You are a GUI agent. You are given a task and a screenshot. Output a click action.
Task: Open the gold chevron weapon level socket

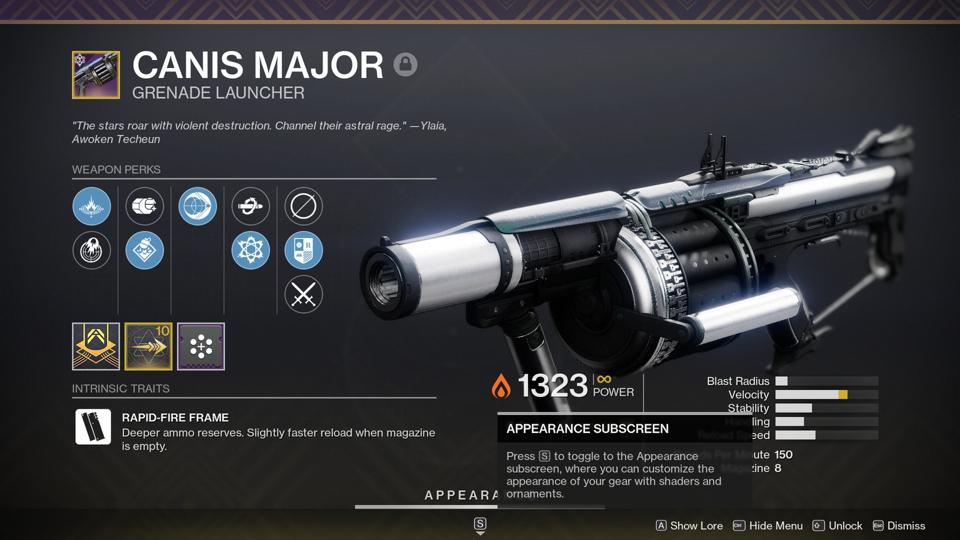[x=96, y=346]
